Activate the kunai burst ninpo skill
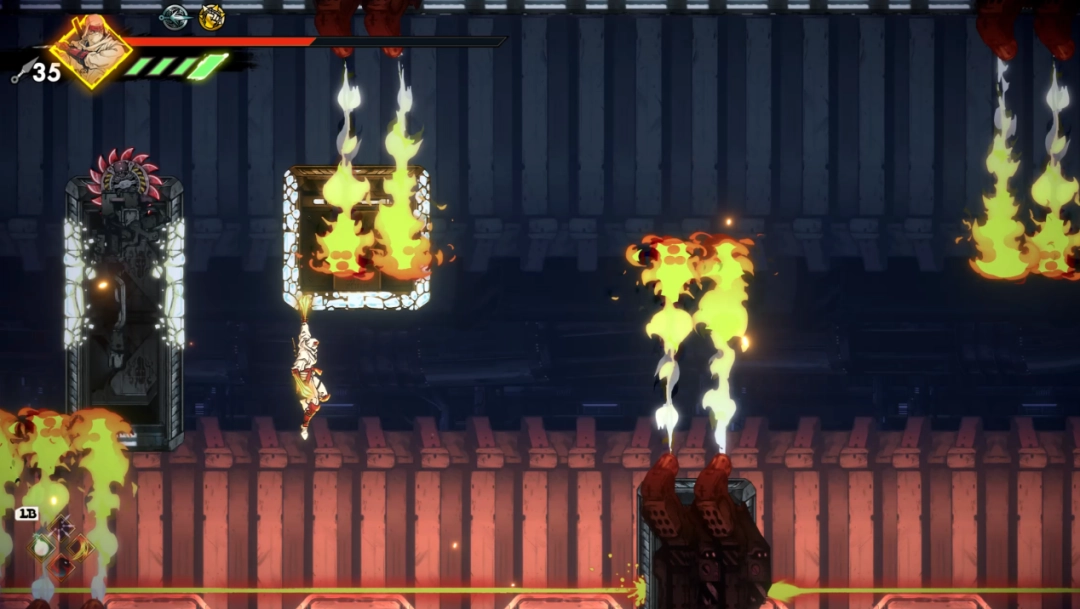The width and height of the screenshot is (1080, 609). click(x=62, y=526)
